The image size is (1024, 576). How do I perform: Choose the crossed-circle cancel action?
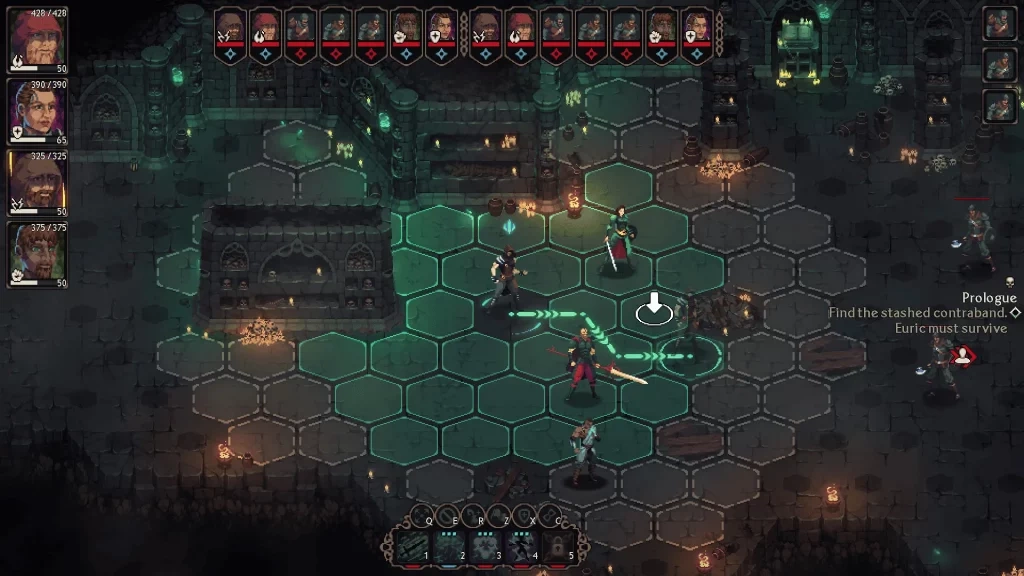[448, 516]
